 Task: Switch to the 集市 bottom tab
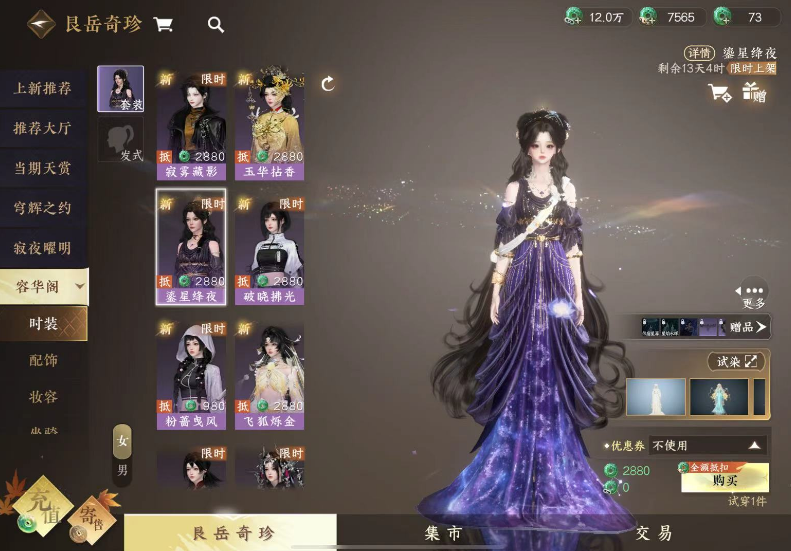[445, 533]
